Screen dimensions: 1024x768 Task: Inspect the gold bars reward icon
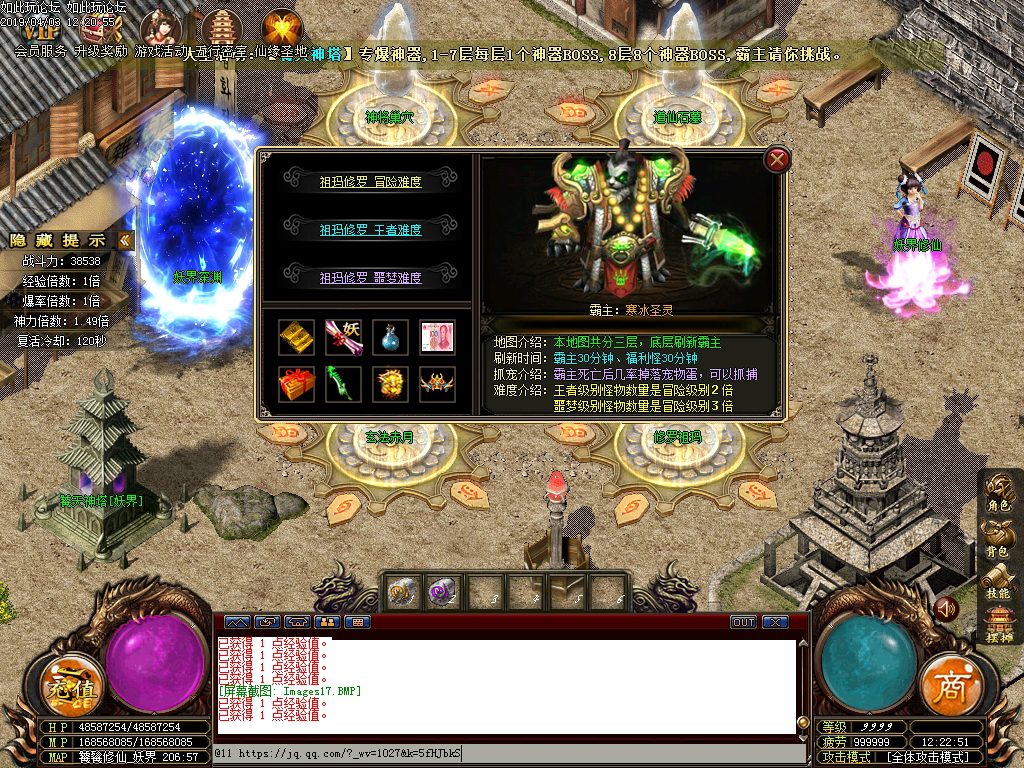296,337
